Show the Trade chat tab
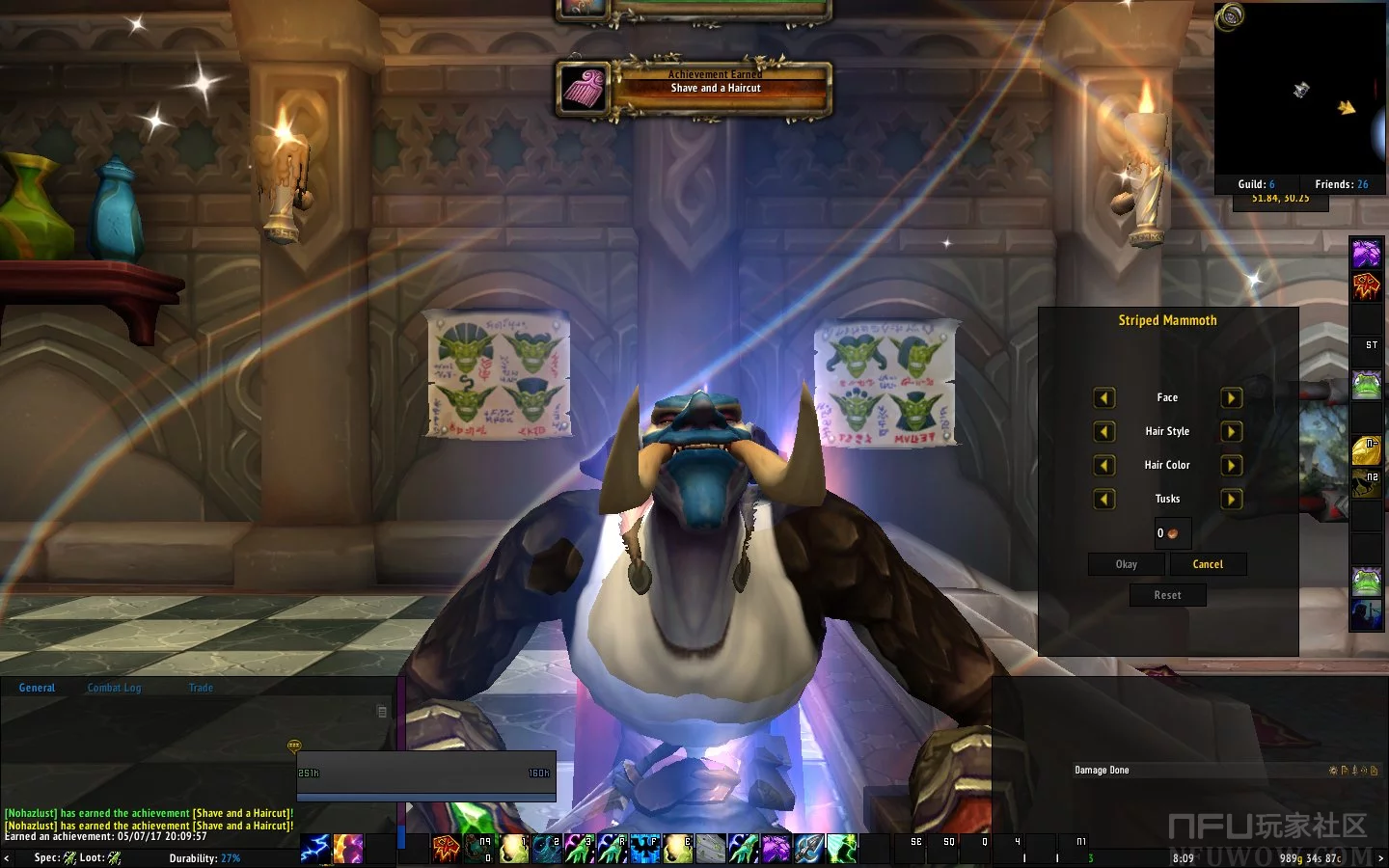 coord(201,688)
